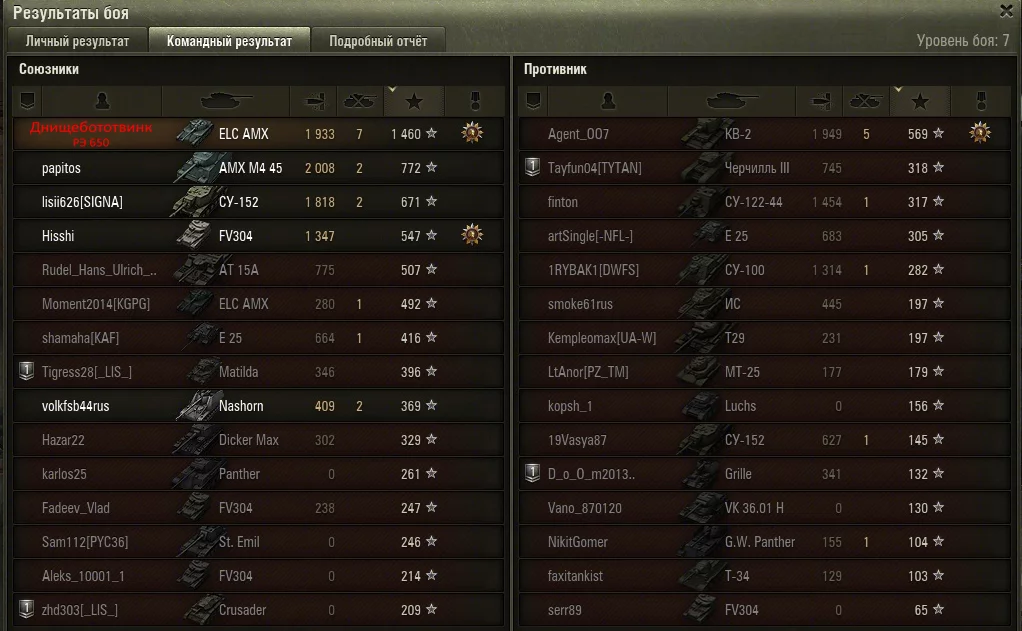
Task: Close the battle results window
Action: pos(1006,11)
